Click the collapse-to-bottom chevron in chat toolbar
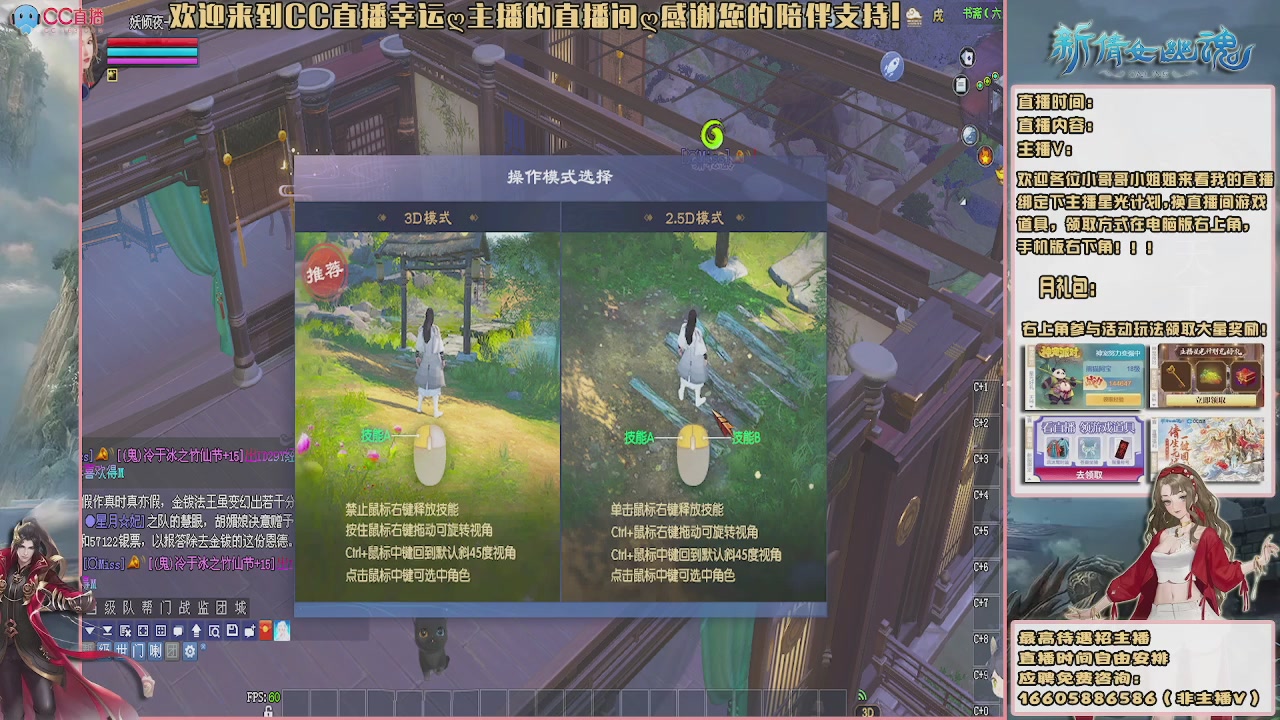This screenshot has height=720, width=1280. click(107, 632)
